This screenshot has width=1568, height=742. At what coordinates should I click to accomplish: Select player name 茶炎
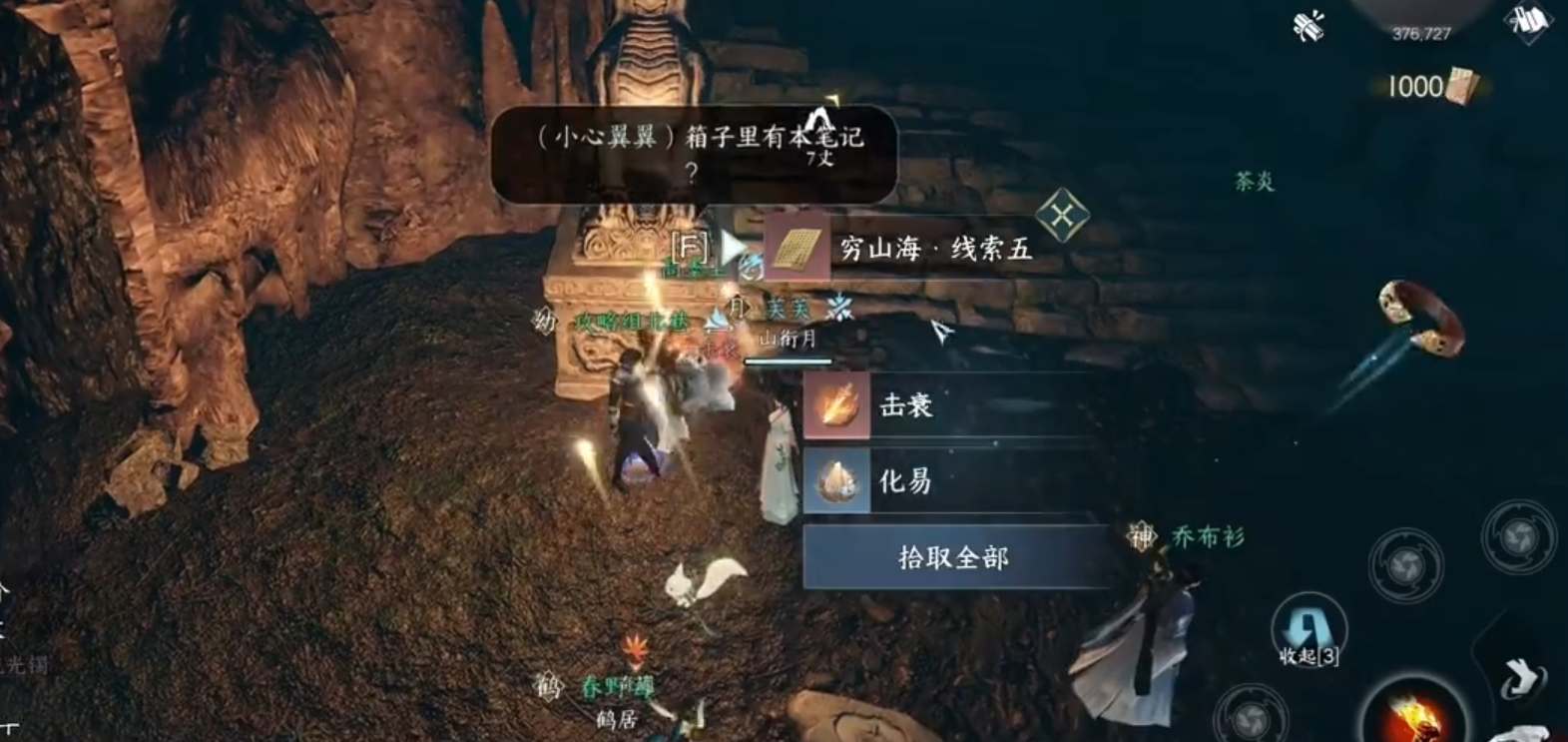tap(1253, 182)
